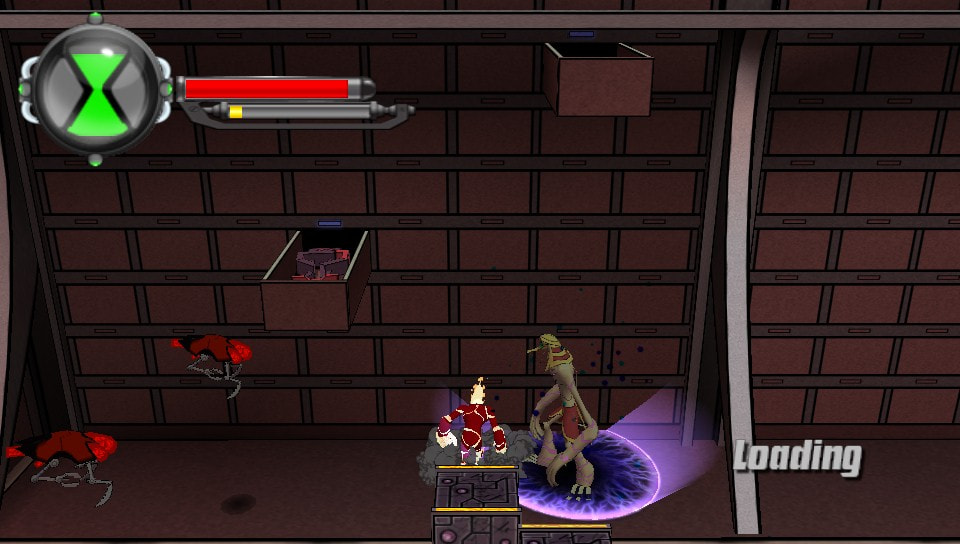
Task: Click the green Omnitrix hourglass icon
Action: coord(97,89)
